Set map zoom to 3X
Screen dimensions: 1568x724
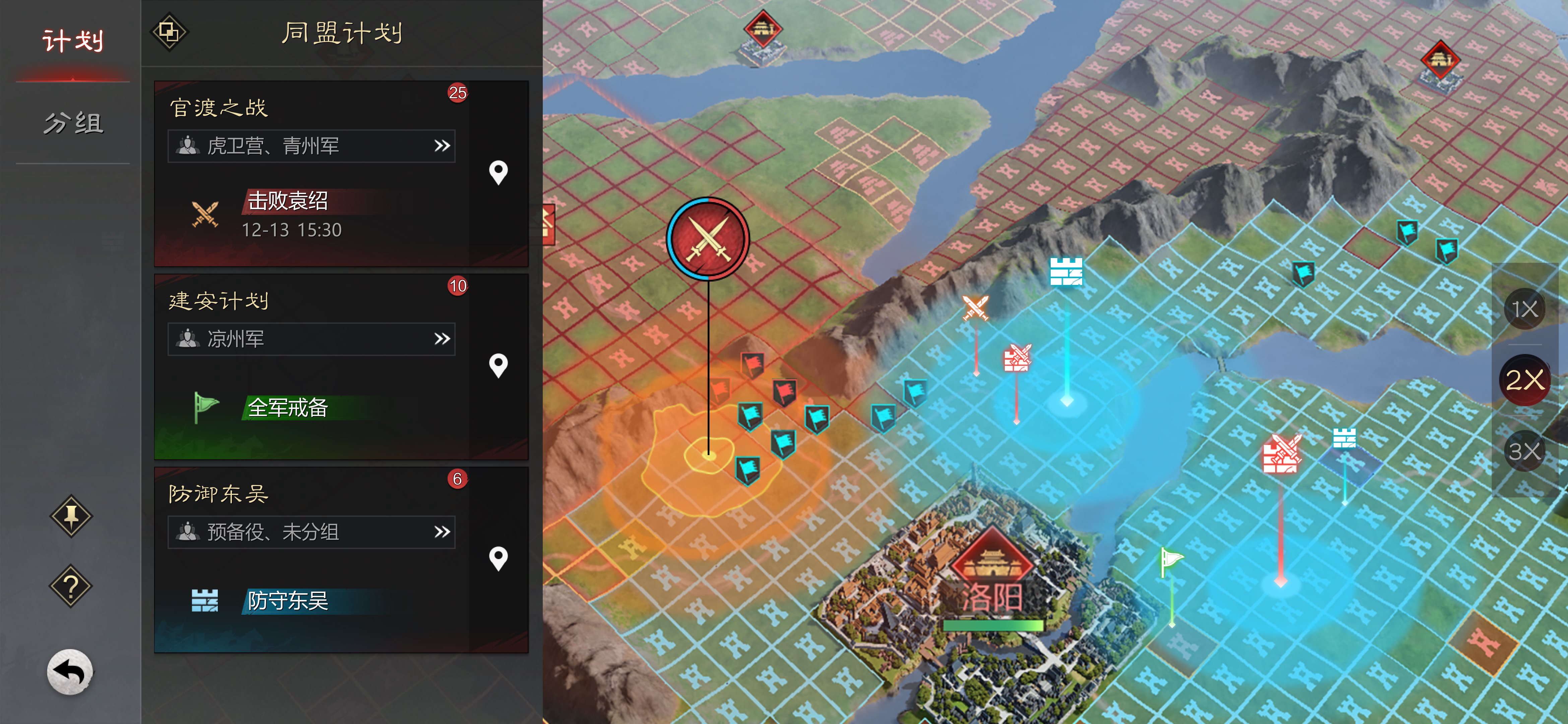tap(1524, 451)
